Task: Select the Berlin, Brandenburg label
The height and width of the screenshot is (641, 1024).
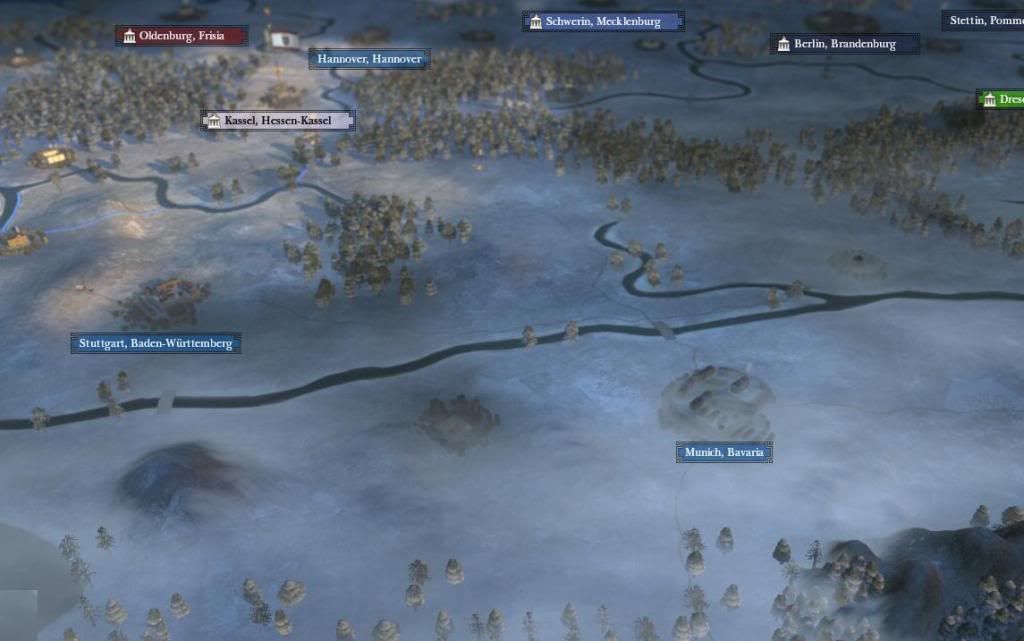Action: click(845, 44)
